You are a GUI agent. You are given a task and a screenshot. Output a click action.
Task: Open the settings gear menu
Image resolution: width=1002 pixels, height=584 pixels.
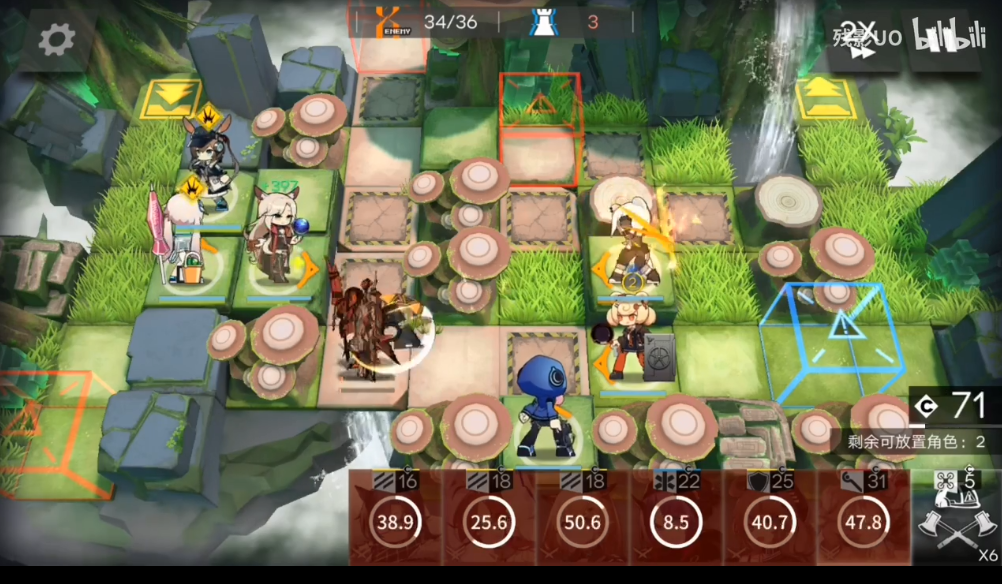pos(56,40)
